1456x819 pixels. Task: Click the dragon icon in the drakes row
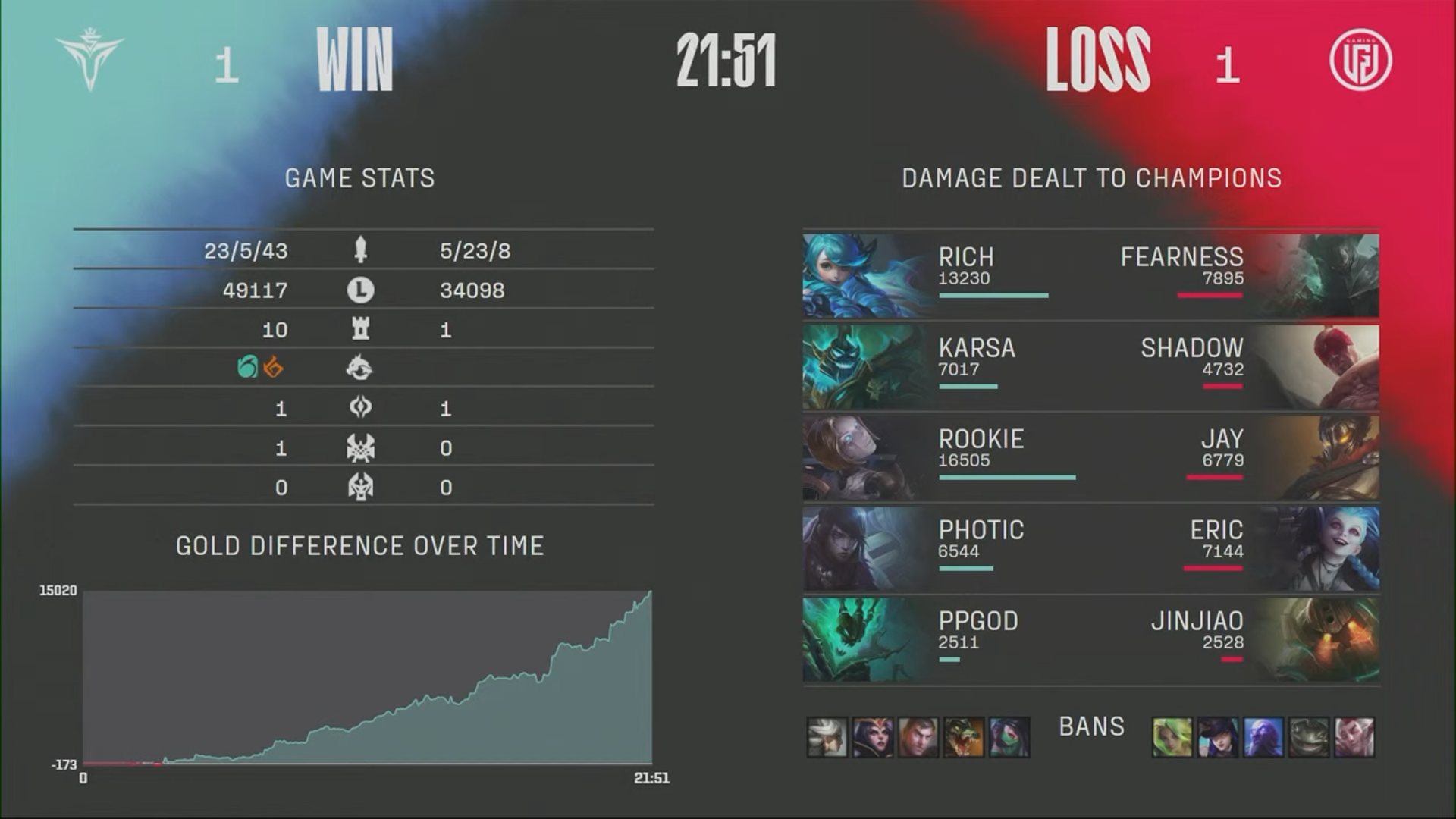coord(362,369)
